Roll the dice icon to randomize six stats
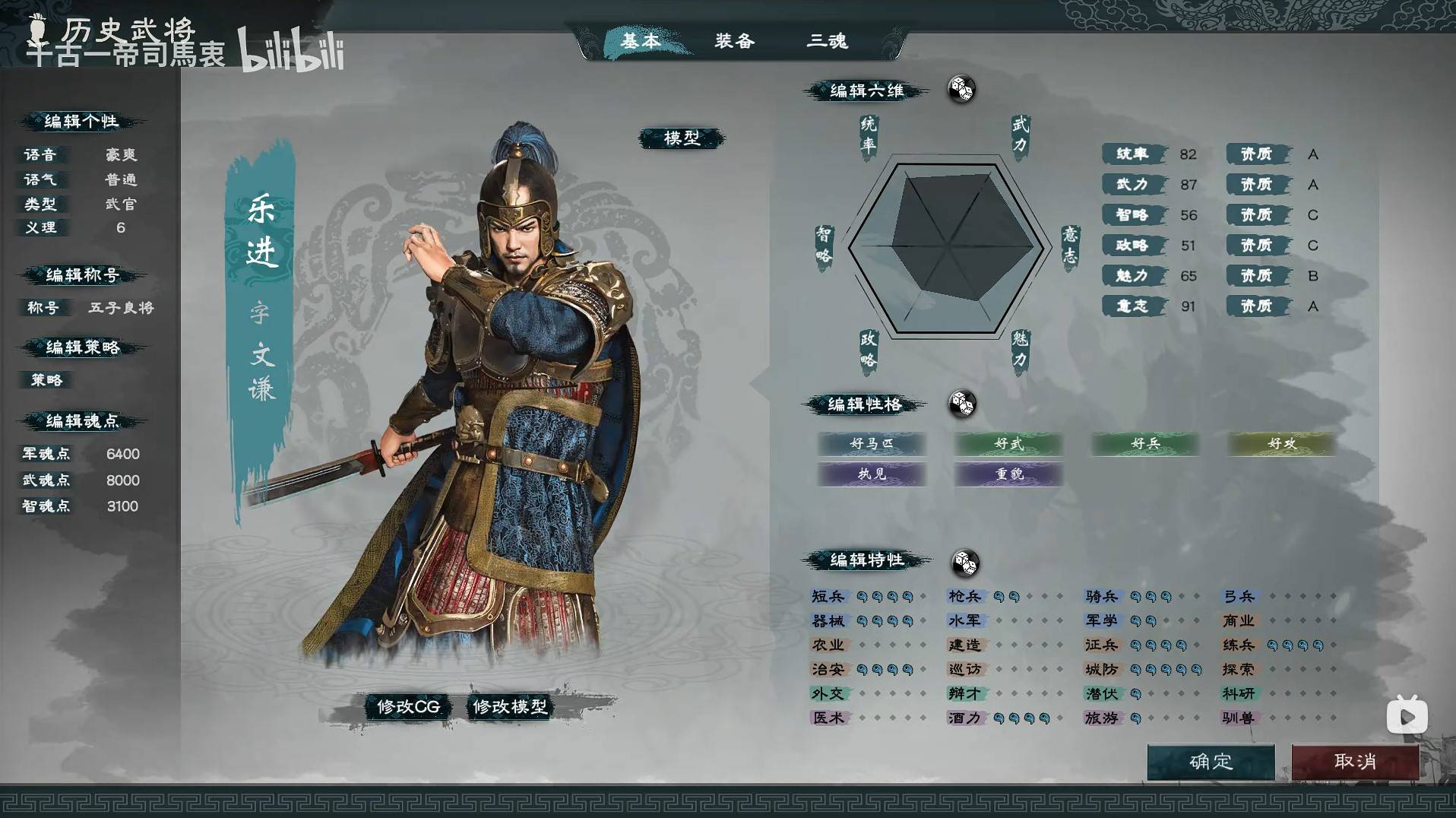The image size is (1456, 818). click(x=962, y=89)
